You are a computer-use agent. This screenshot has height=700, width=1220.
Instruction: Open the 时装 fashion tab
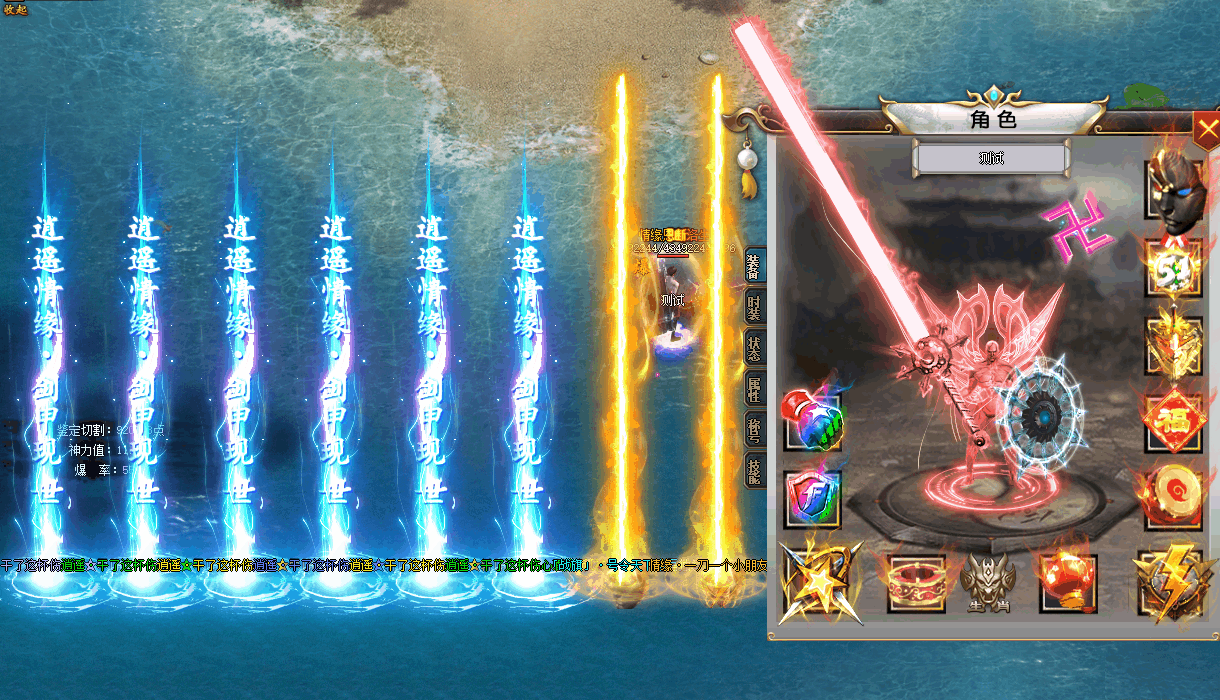pos(755,308)
